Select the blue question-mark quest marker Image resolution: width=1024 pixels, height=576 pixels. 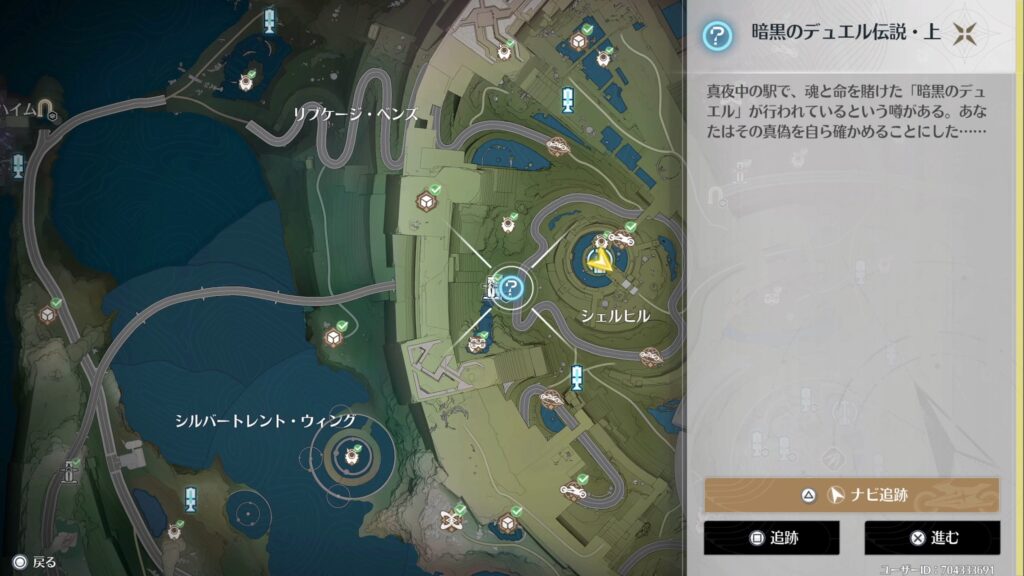[512, 289]
